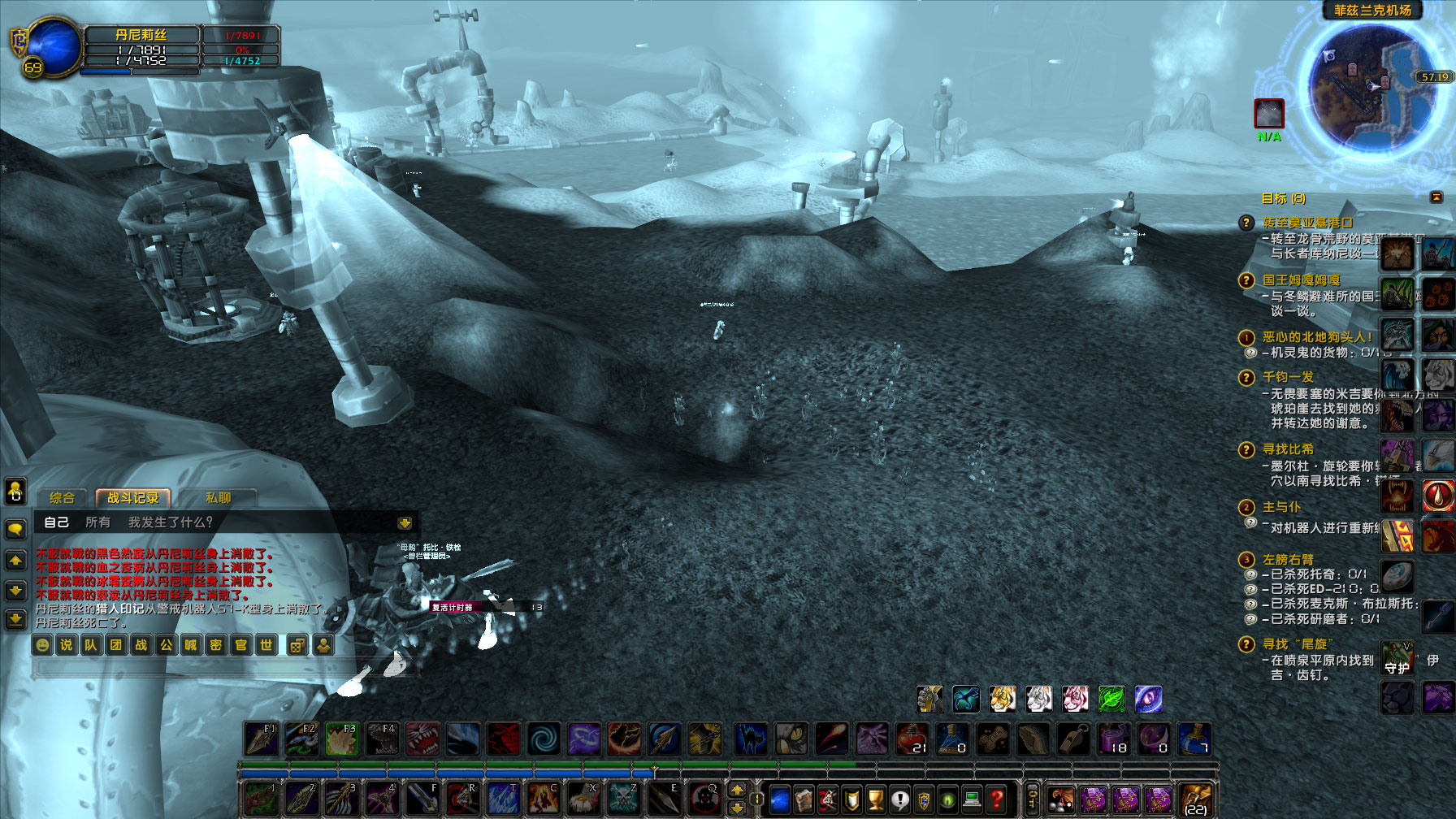Activate the F1 ability icon on the action bar

[x=260, y=738]
